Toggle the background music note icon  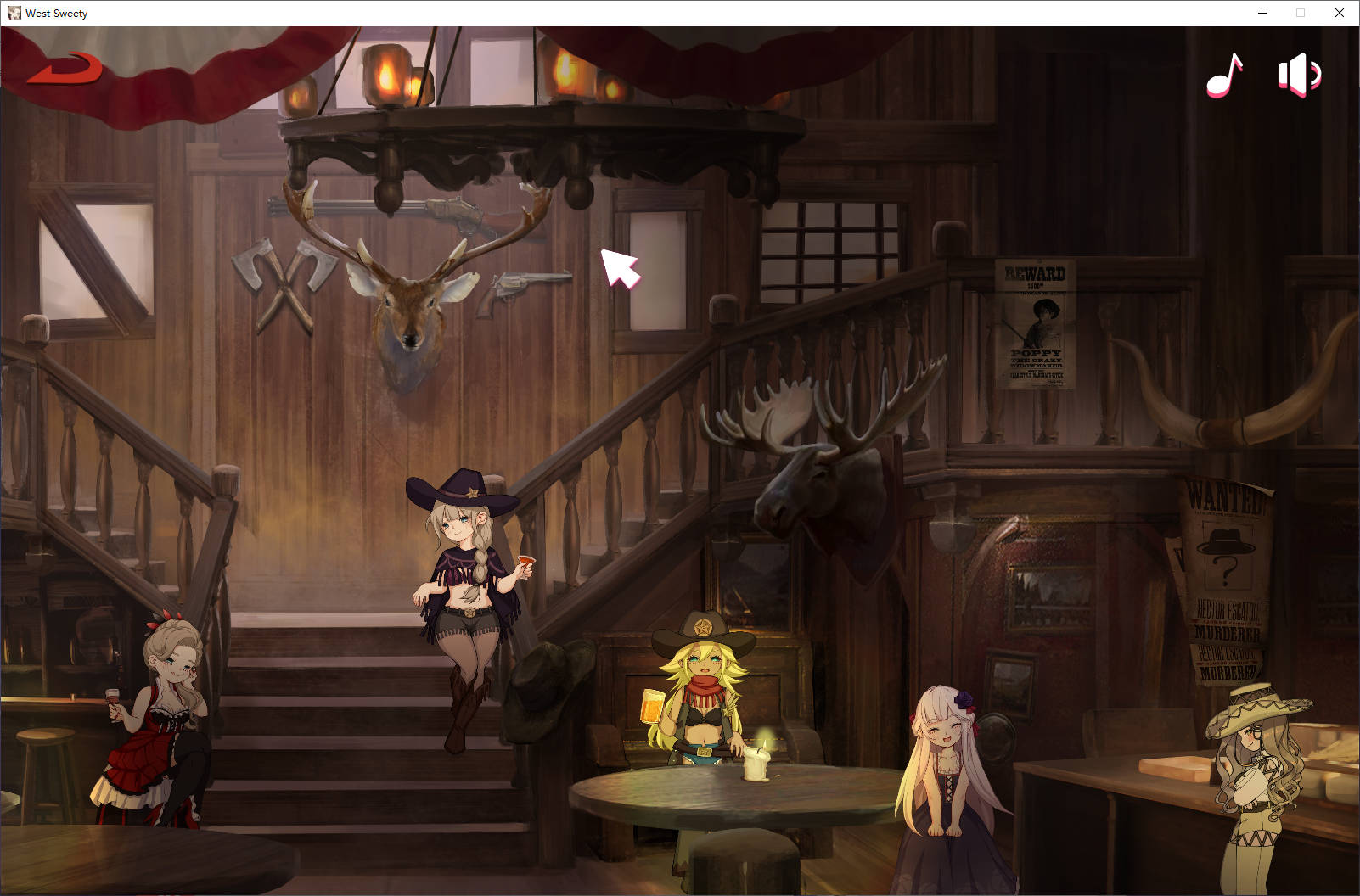[1224, 76]
